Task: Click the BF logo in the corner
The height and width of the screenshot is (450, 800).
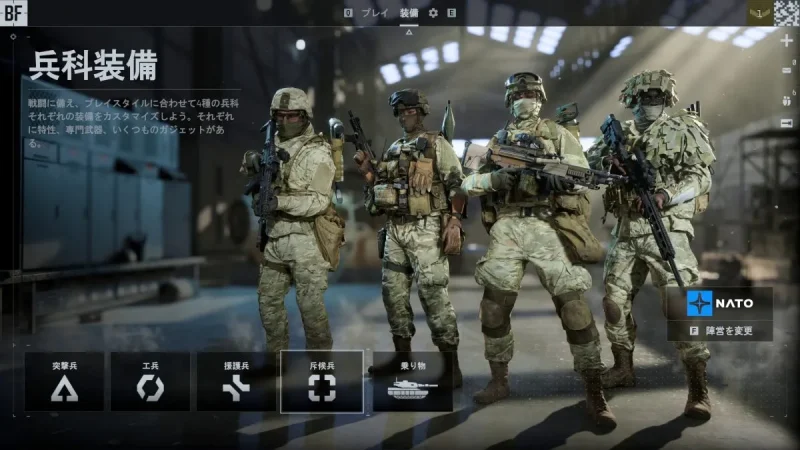Action: pyautogui.click(x=14, y=13)
